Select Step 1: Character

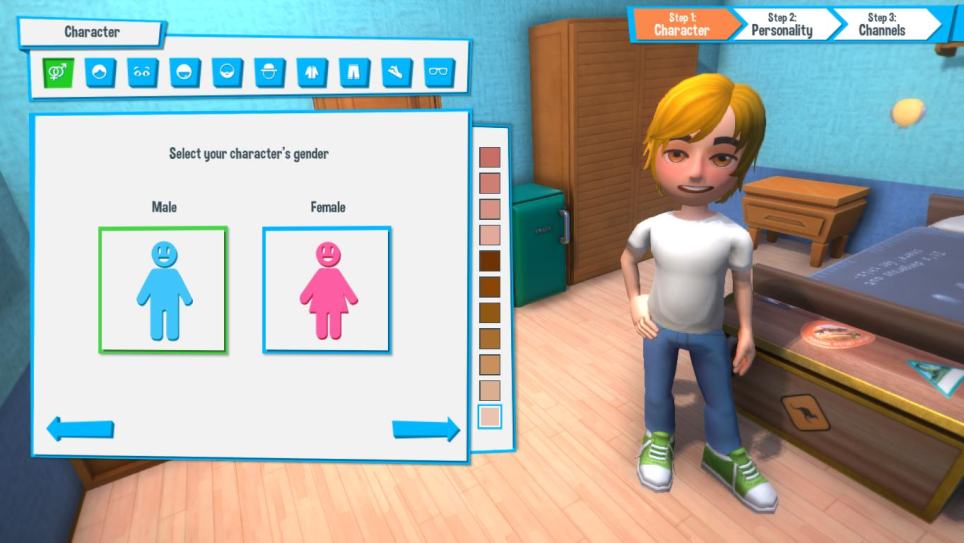[x=681, y=24]
